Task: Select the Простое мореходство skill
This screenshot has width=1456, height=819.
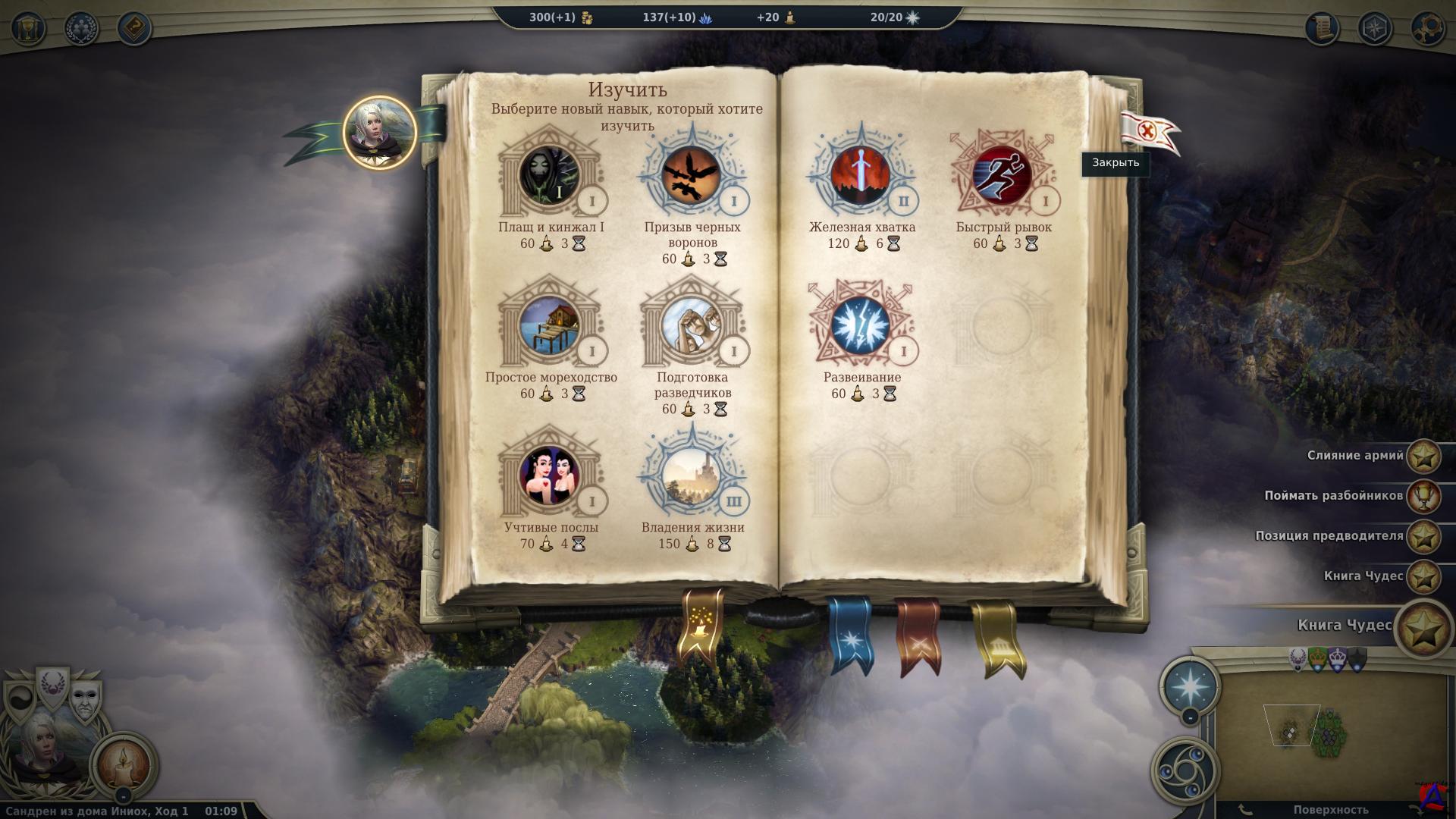Action: (551, 325)
